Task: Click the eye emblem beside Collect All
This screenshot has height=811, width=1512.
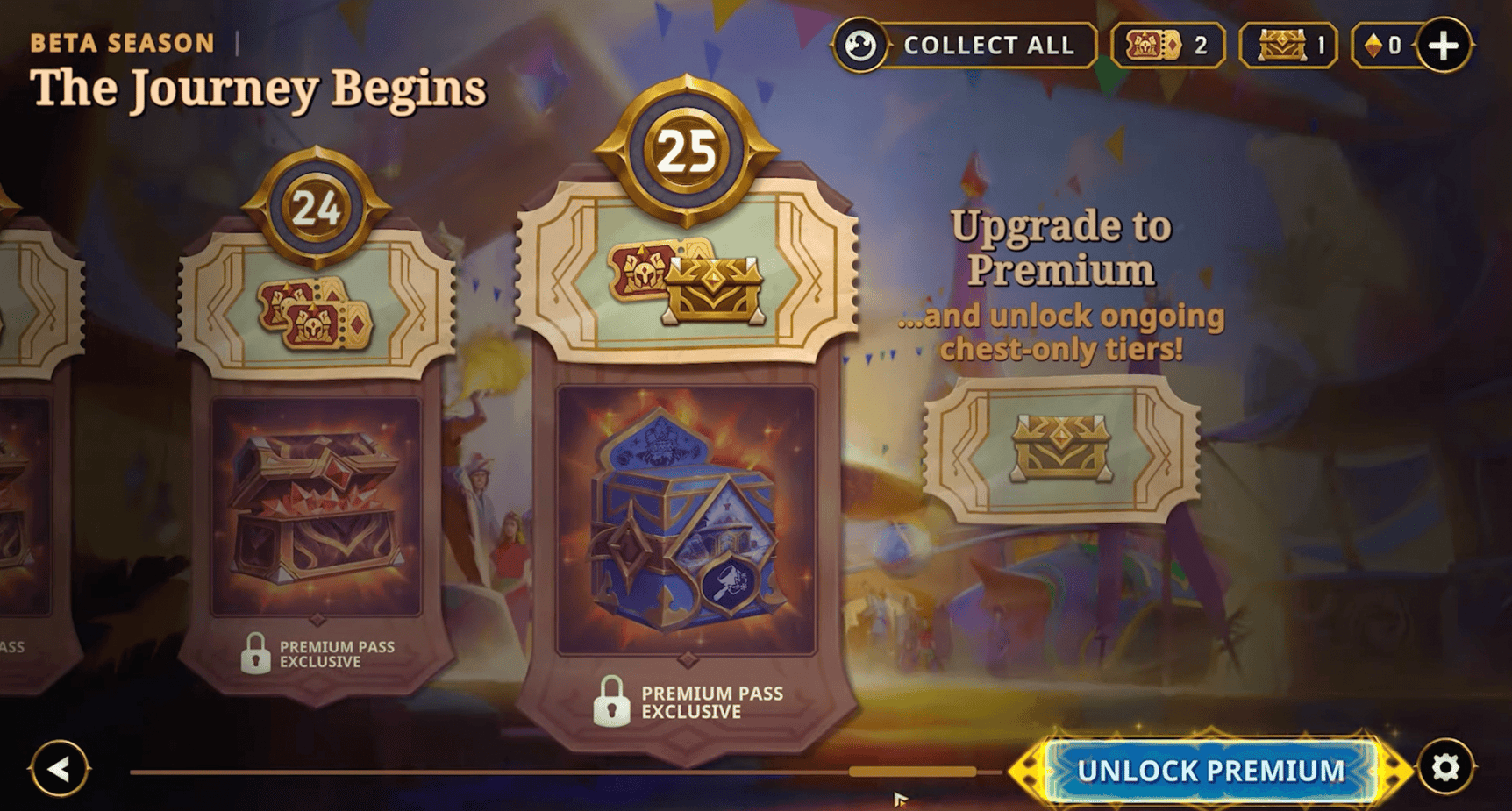Action: coord(861,46)
